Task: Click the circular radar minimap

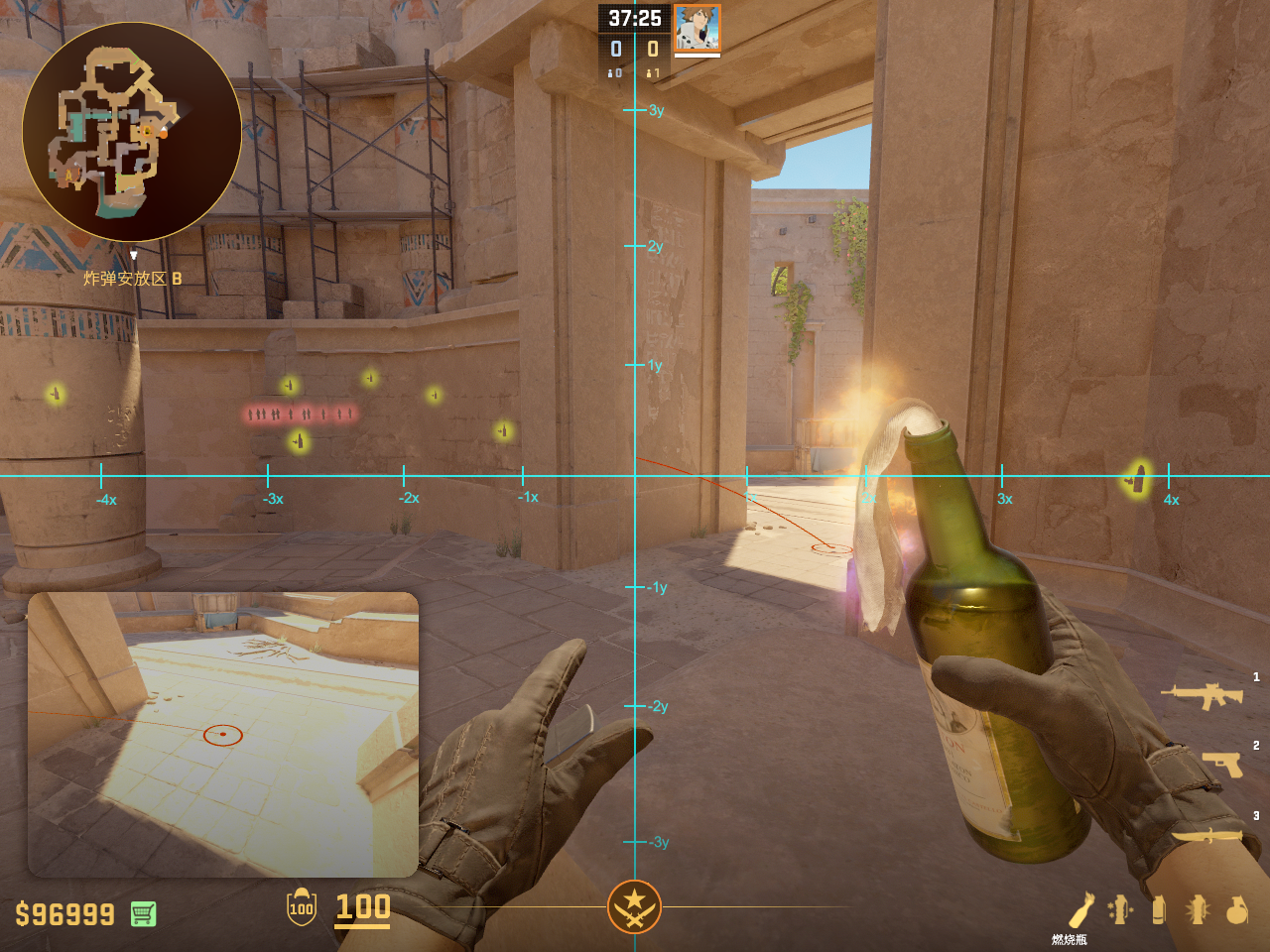Action: point(132,132)
